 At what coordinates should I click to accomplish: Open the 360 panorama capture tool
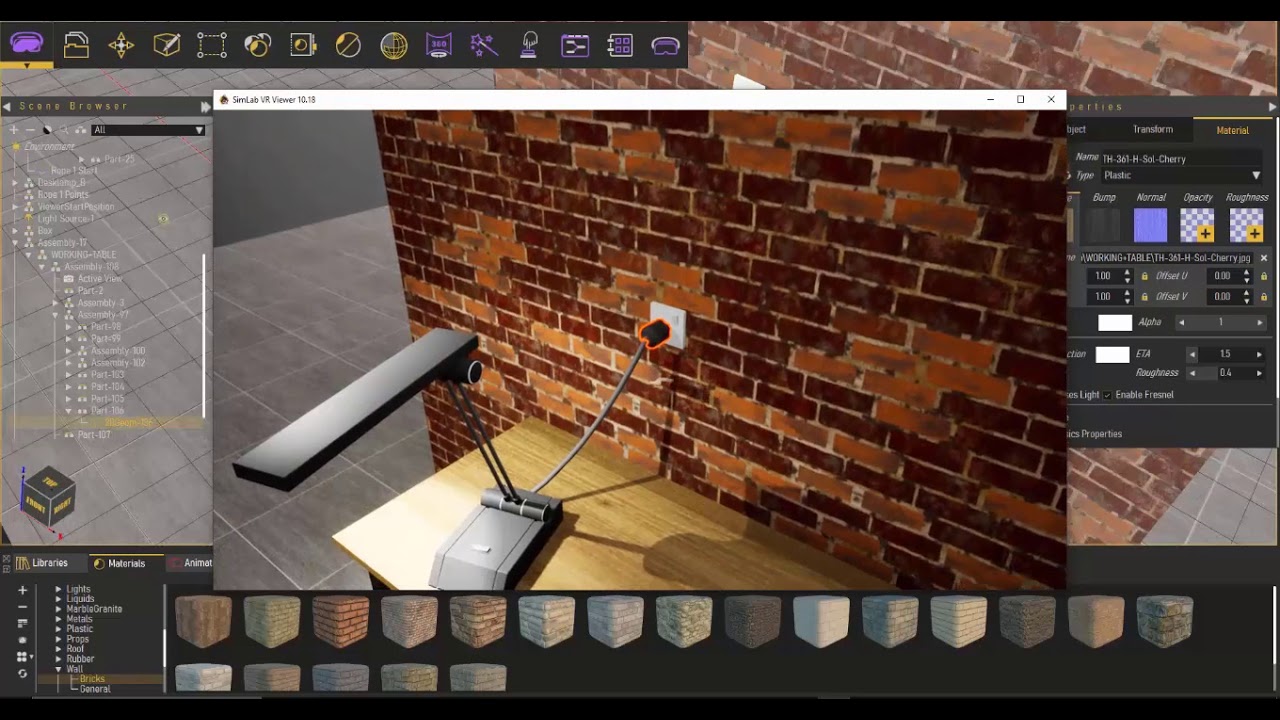pos(438,45)
